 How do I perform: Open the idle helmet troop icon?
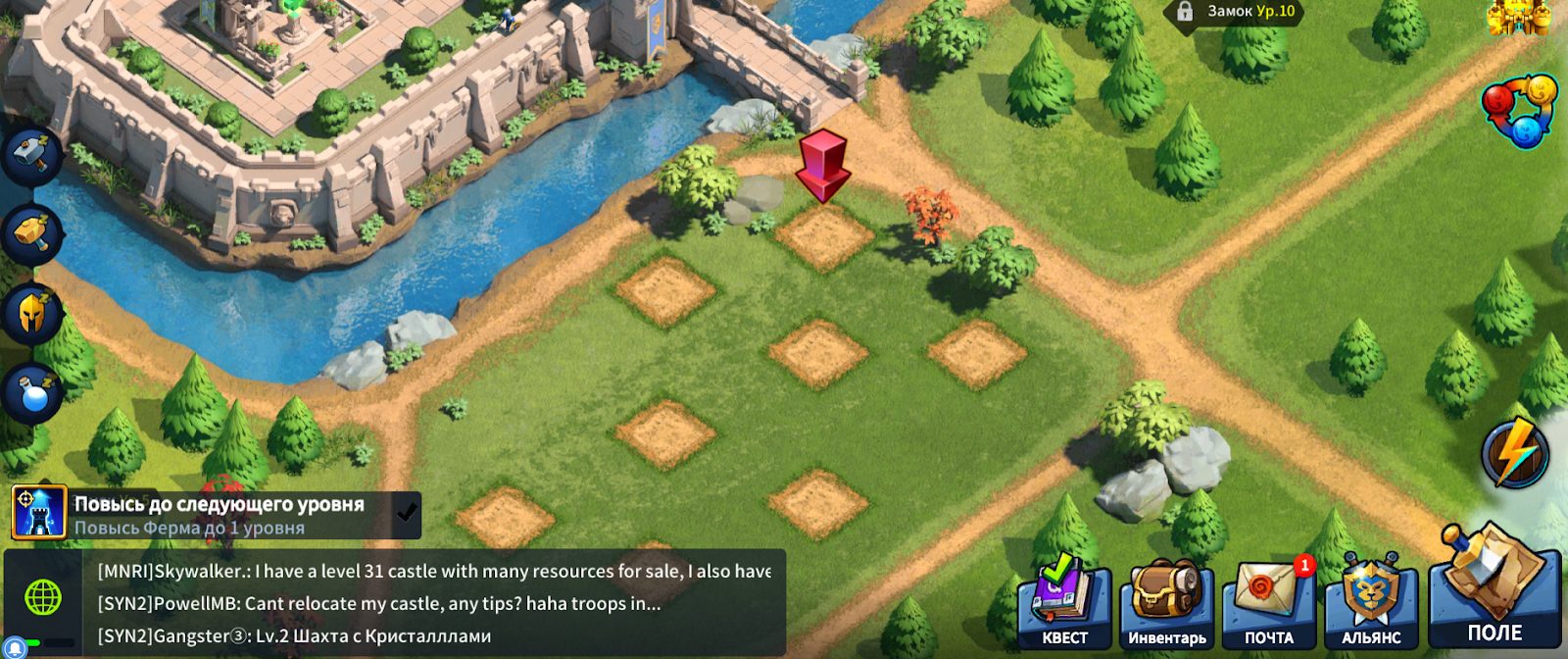[34, 314]
